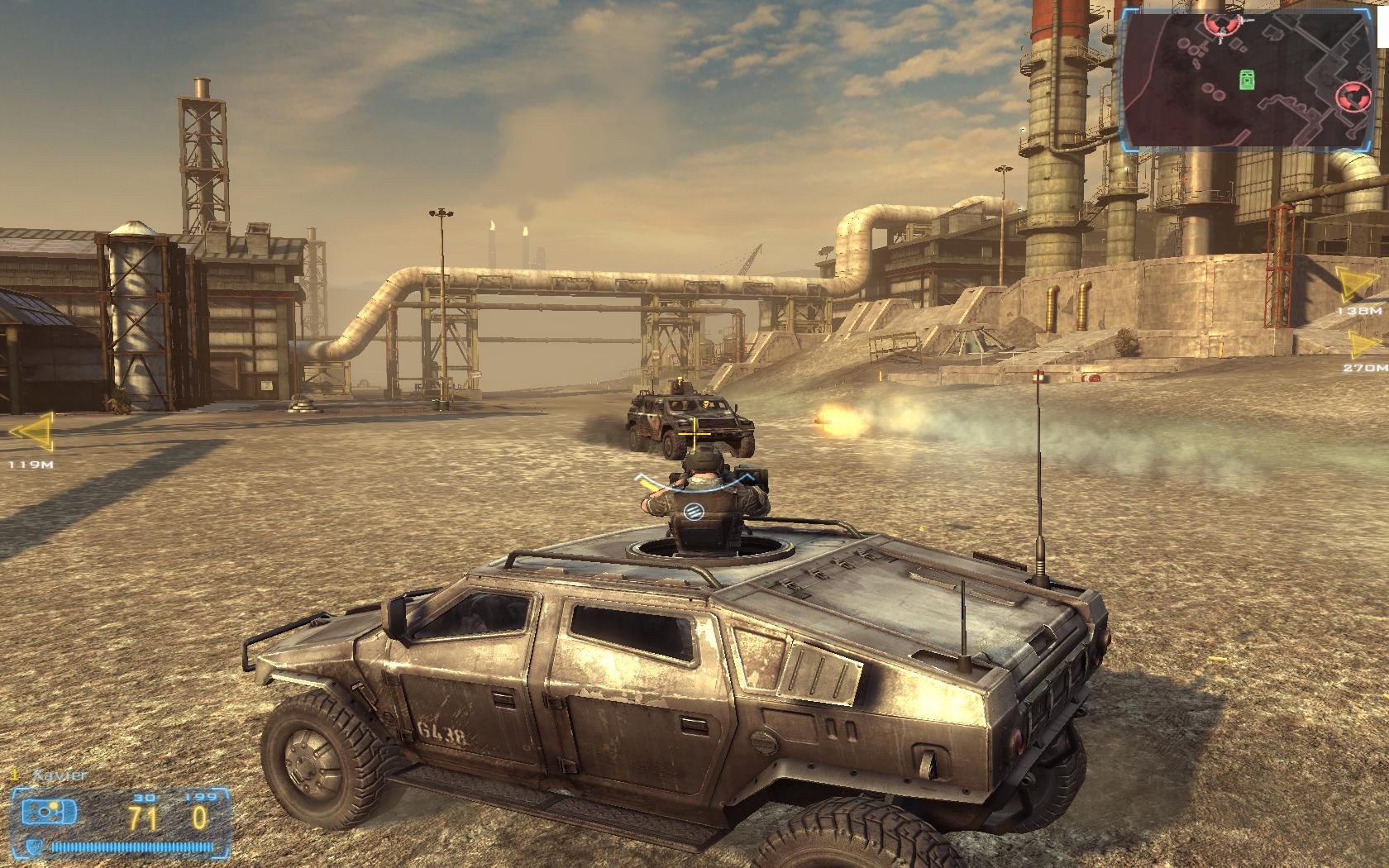Click the shield icon beside the health bar
This screenshot has width=1389, height=868.
coord(34,847)
